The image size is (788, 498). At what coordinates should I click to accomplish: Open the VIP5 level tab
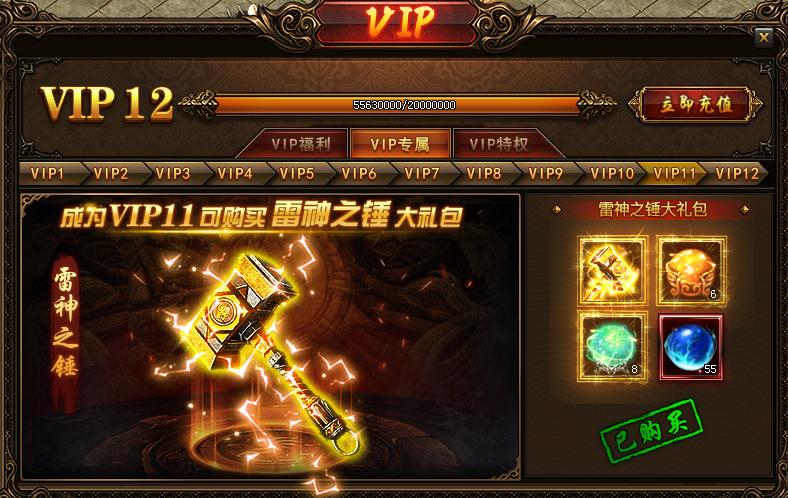coord(297,173)
